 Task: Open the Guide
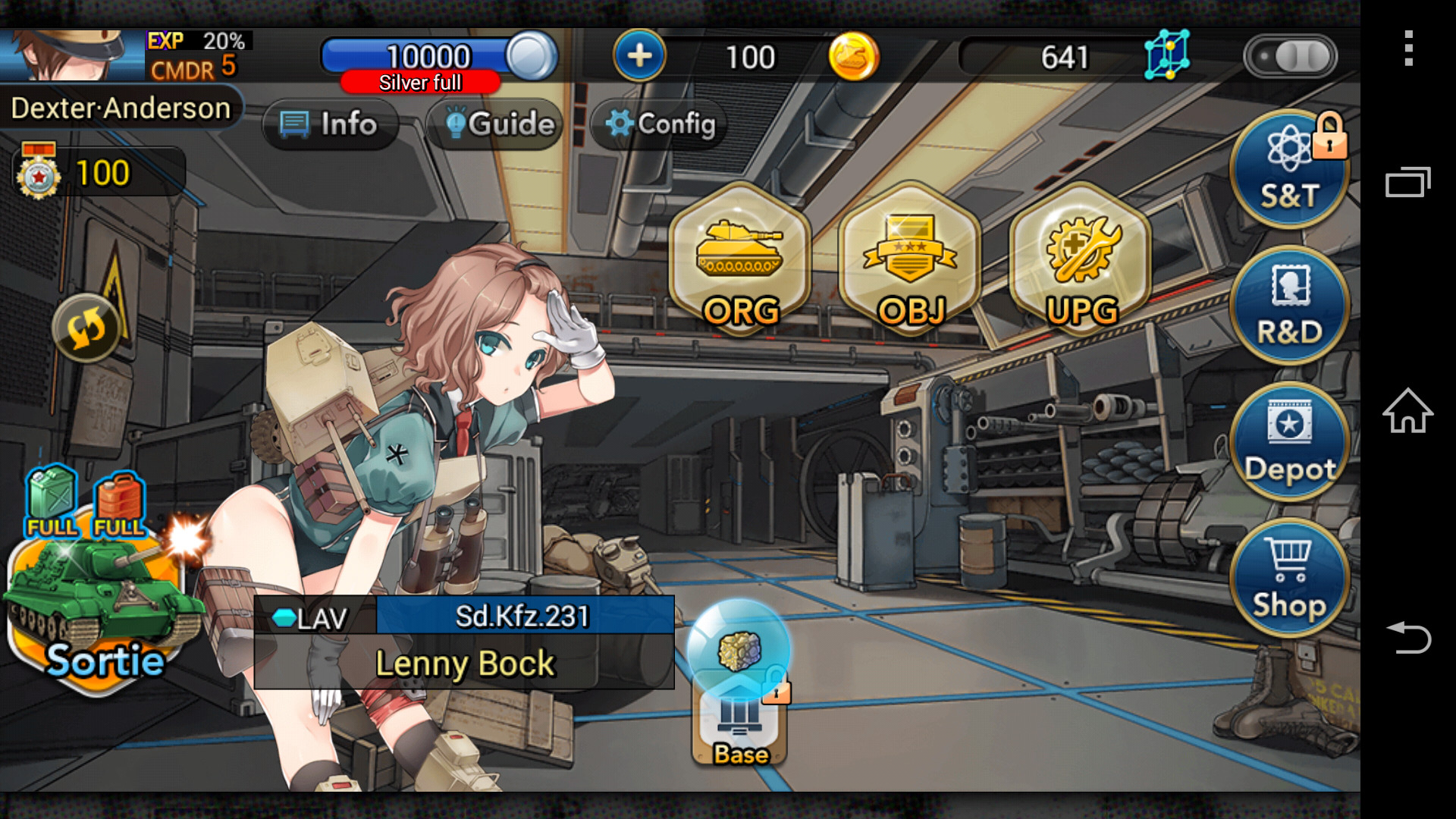click(494, 124)
